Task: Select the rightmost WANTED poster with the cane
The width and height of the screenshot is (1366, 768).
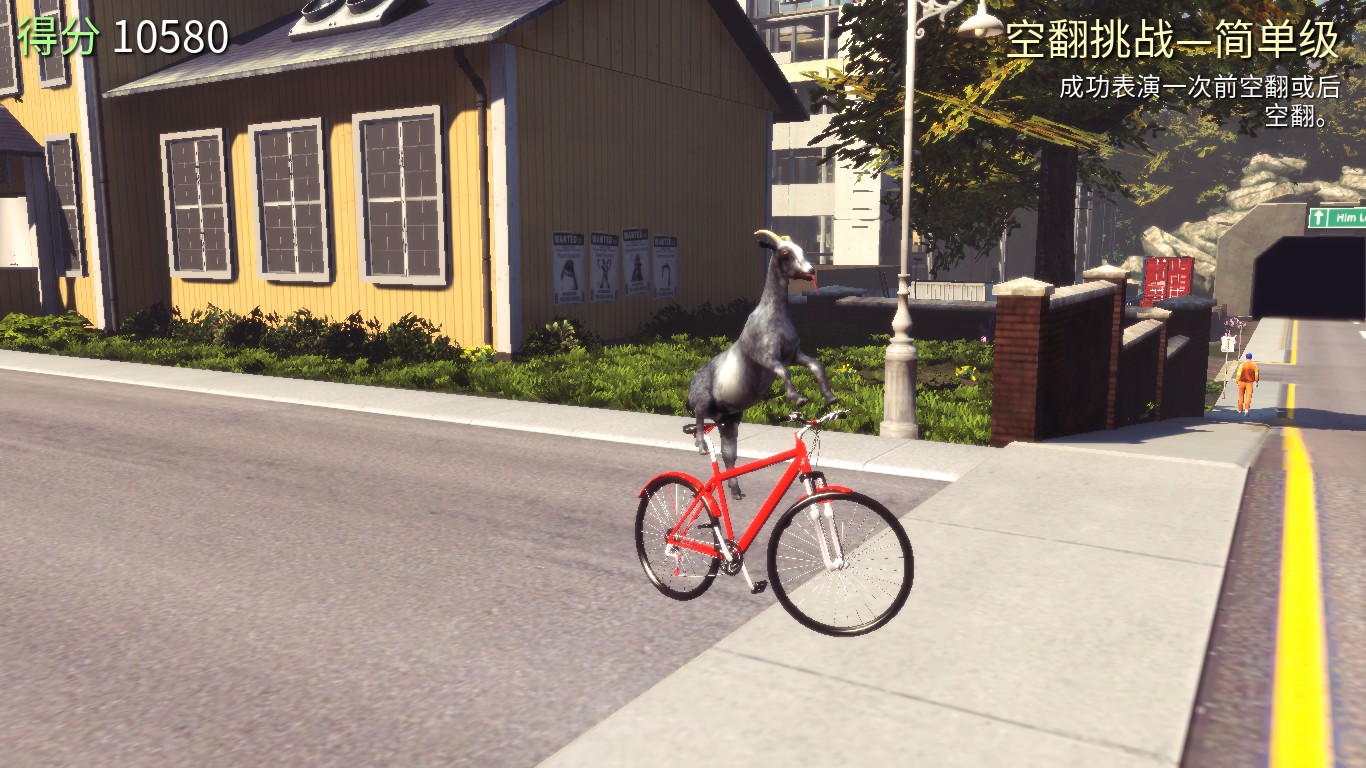Action: coord(666,265)
